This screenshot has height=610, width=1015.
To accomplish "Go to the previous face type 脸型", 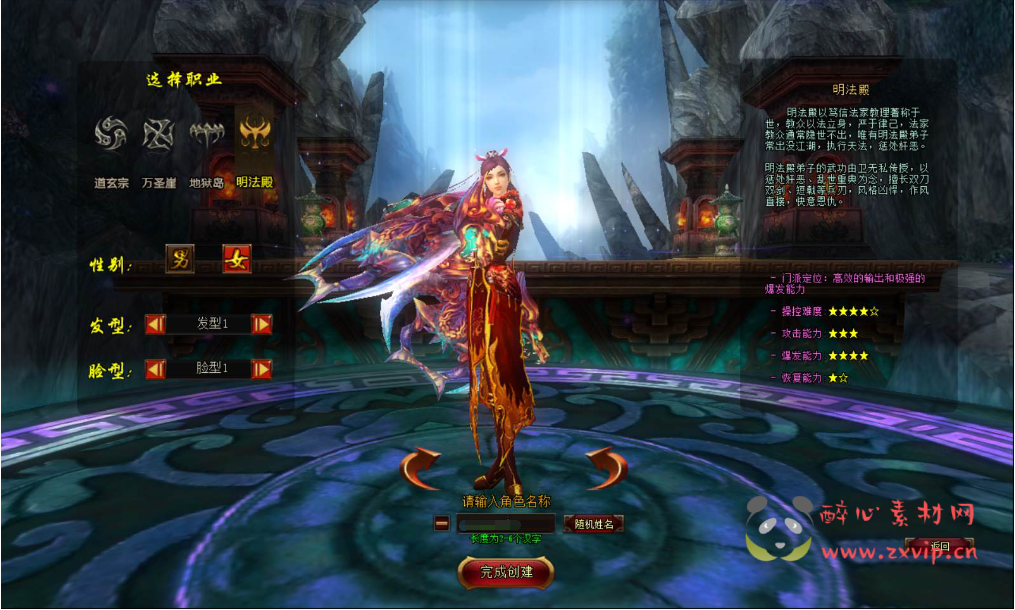I will 155,369.
